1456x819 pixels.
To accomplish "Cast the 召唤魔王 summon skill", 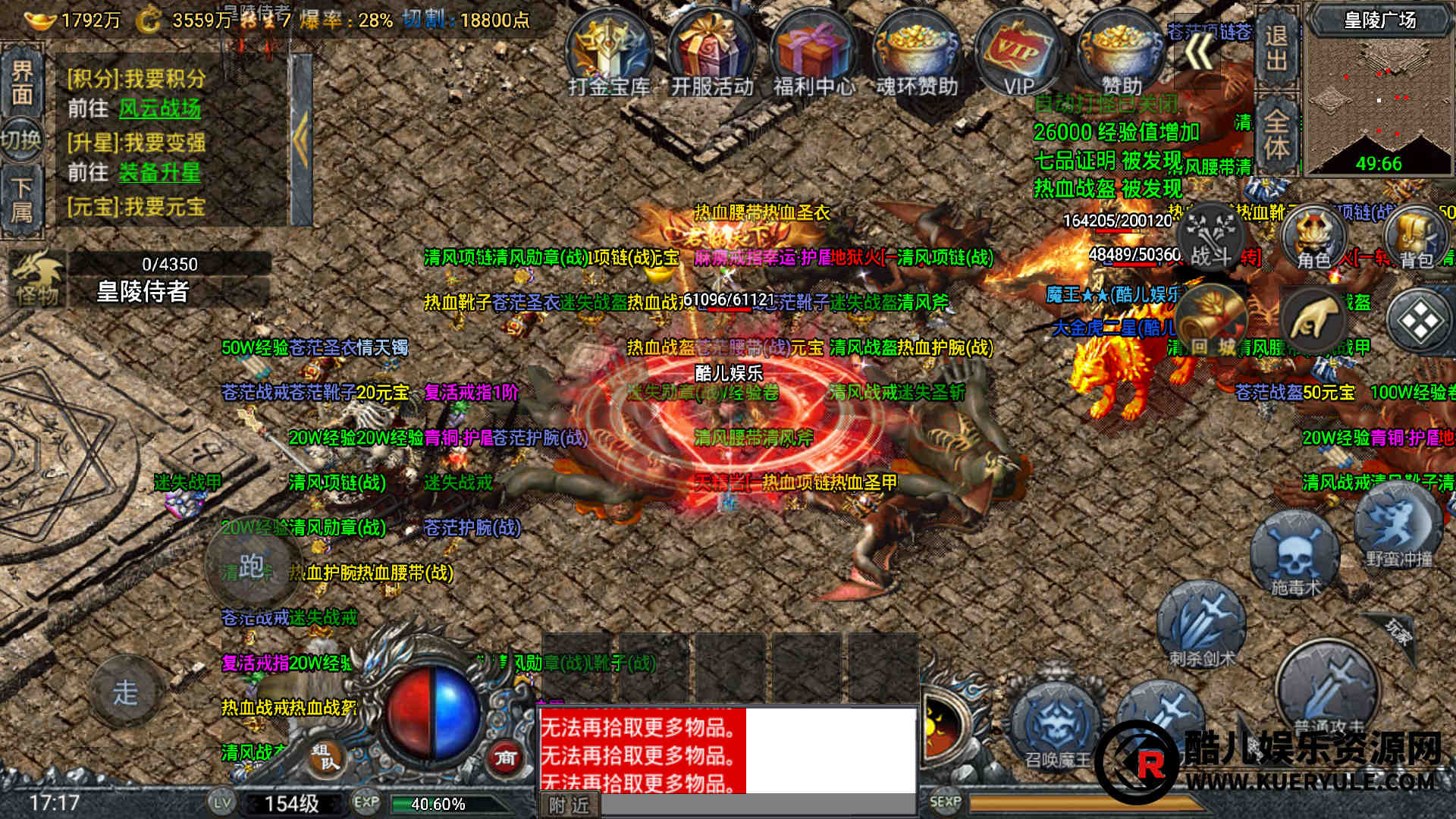I will pyautogui.click(x=1056, y=726).
